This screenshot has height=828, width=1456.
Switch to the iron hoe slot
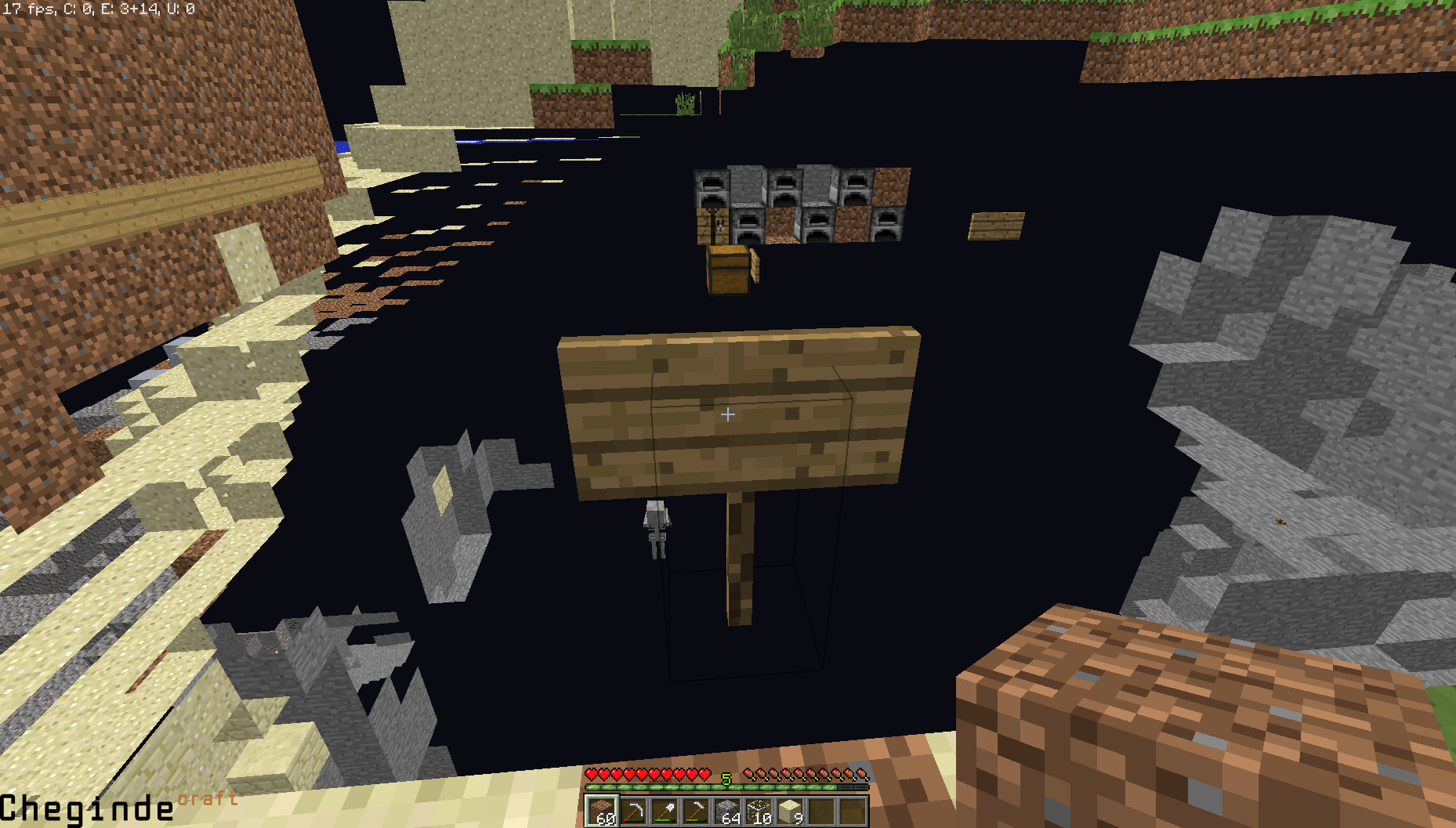(x=696, y=812)
